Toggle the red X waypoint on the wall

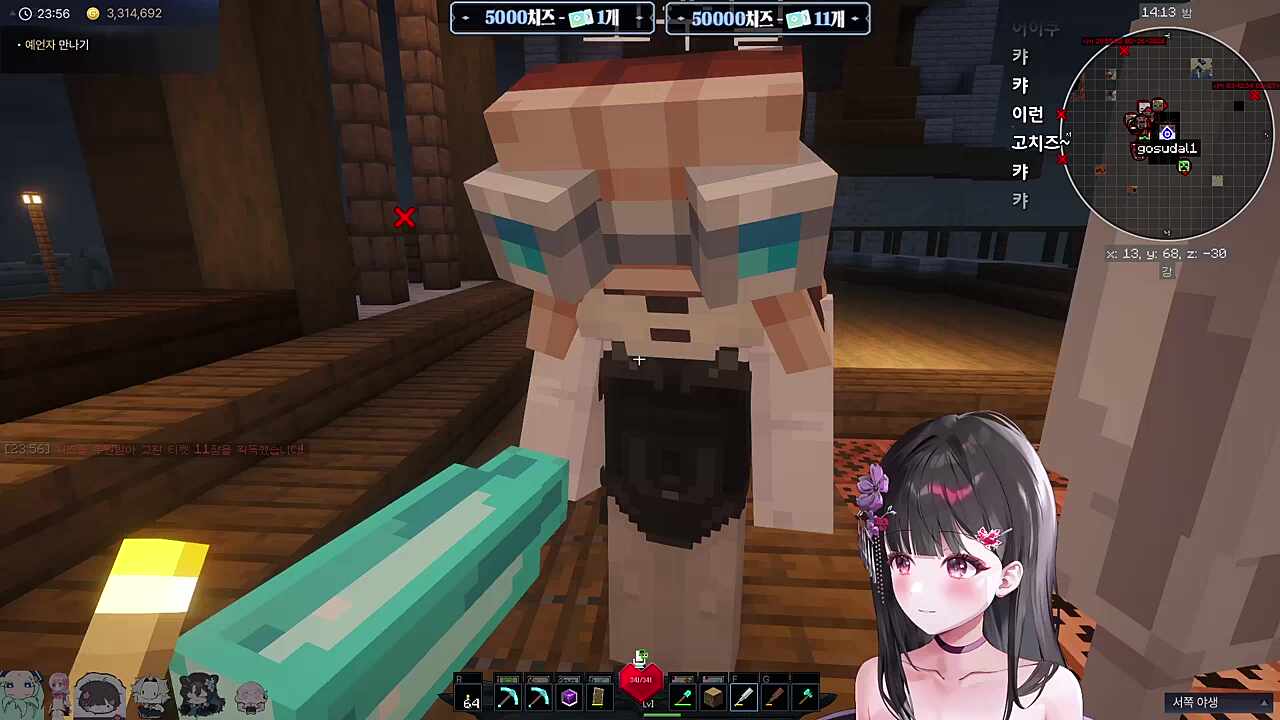404,217
